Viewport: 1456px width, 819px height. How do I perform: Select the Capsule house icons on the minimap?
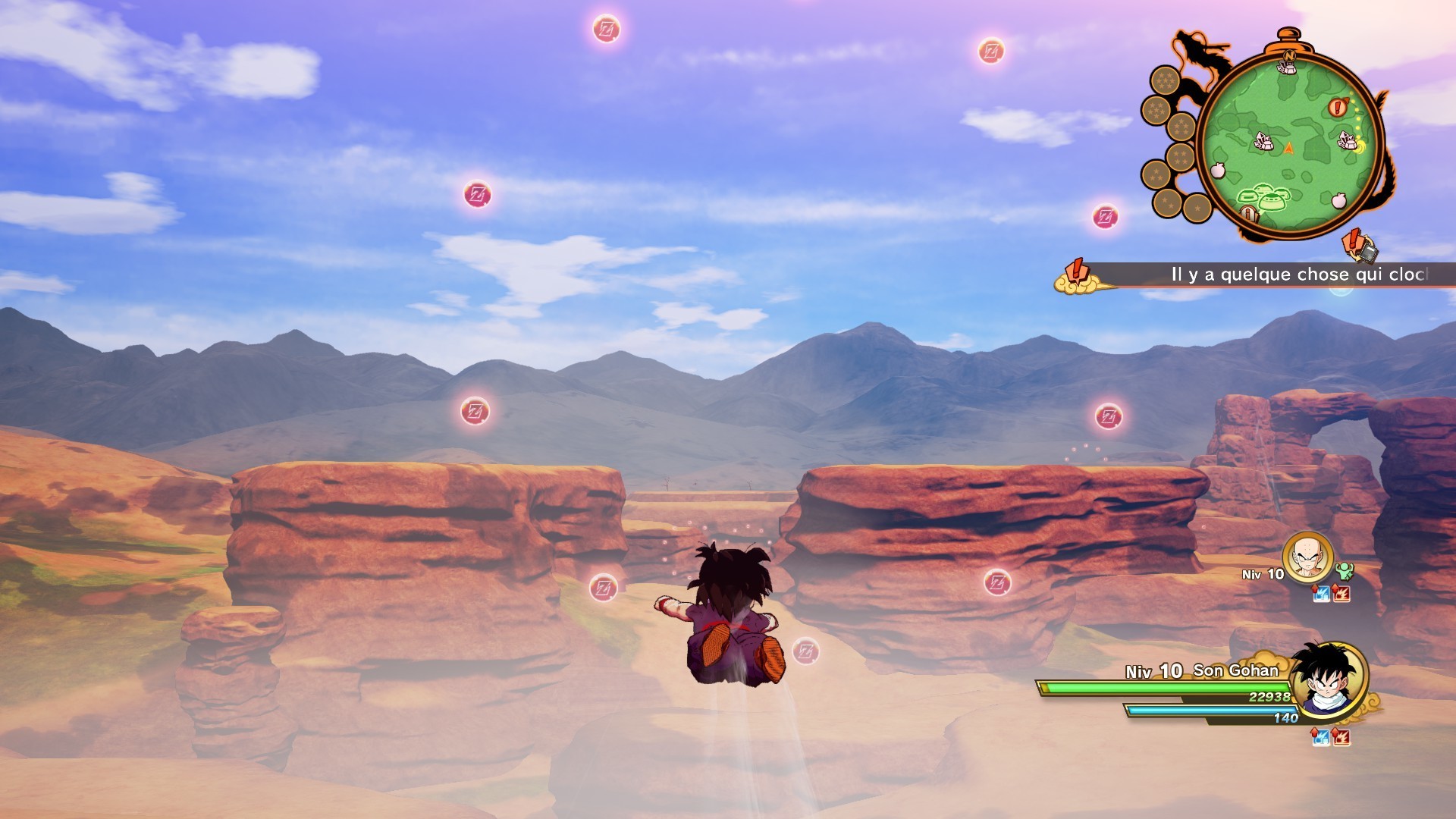point(1263,195)
